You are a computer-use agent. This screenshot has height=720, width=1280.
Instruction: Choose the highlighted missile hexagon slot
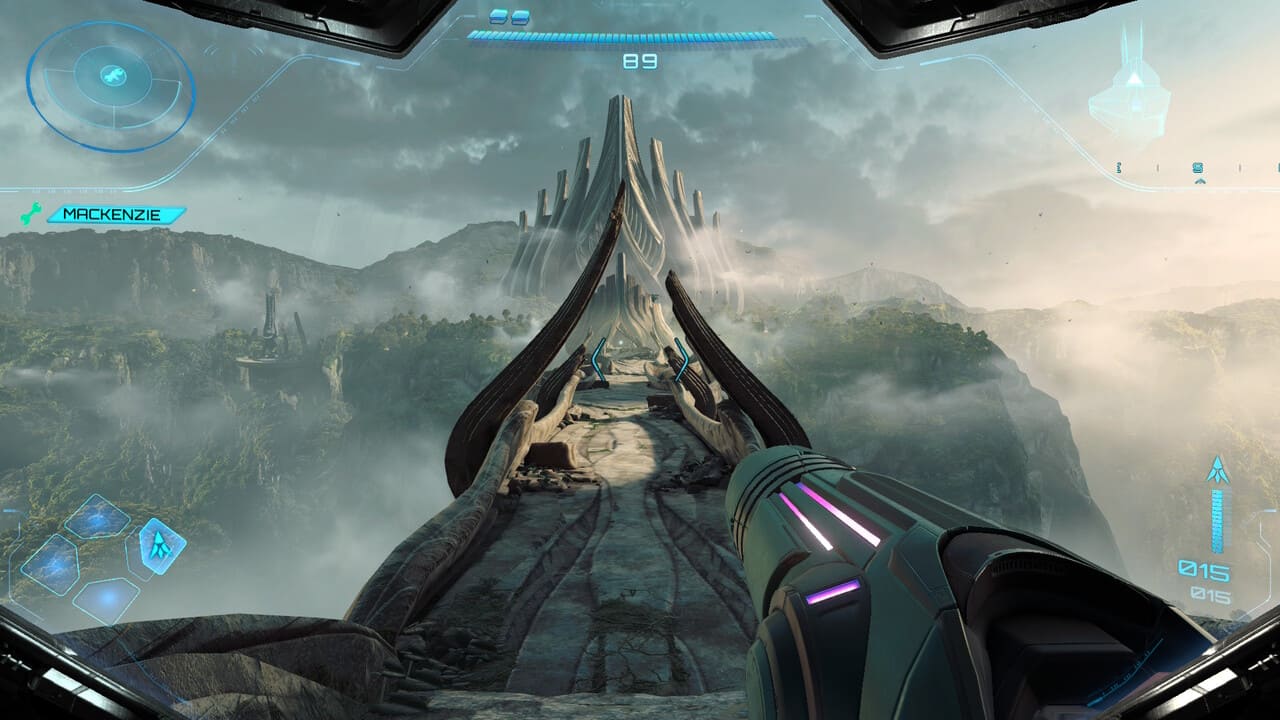tap(159, 546)
